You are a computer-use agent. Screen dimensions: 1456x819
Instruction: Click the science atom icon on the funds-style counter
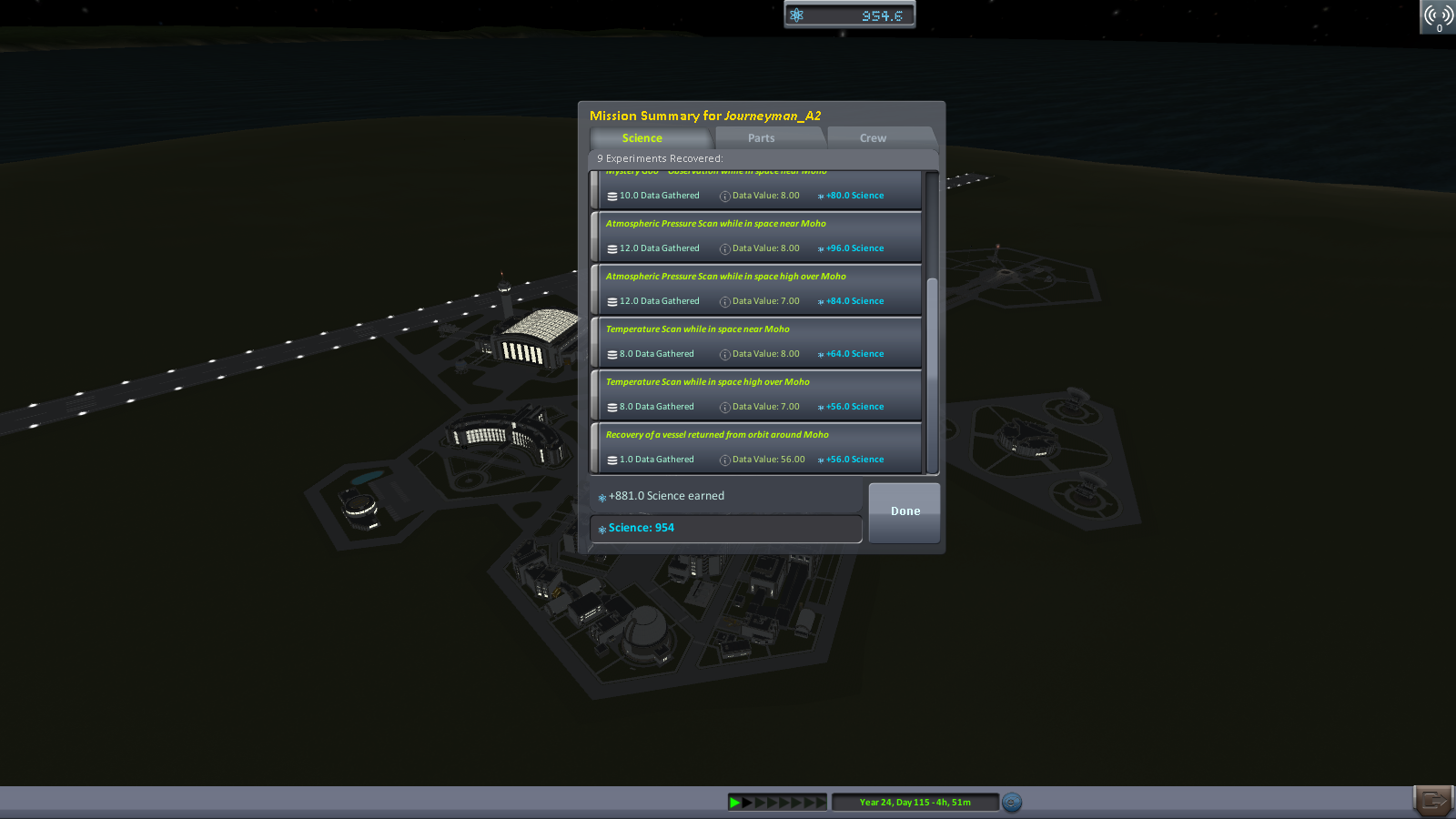[x=798, y=14]
